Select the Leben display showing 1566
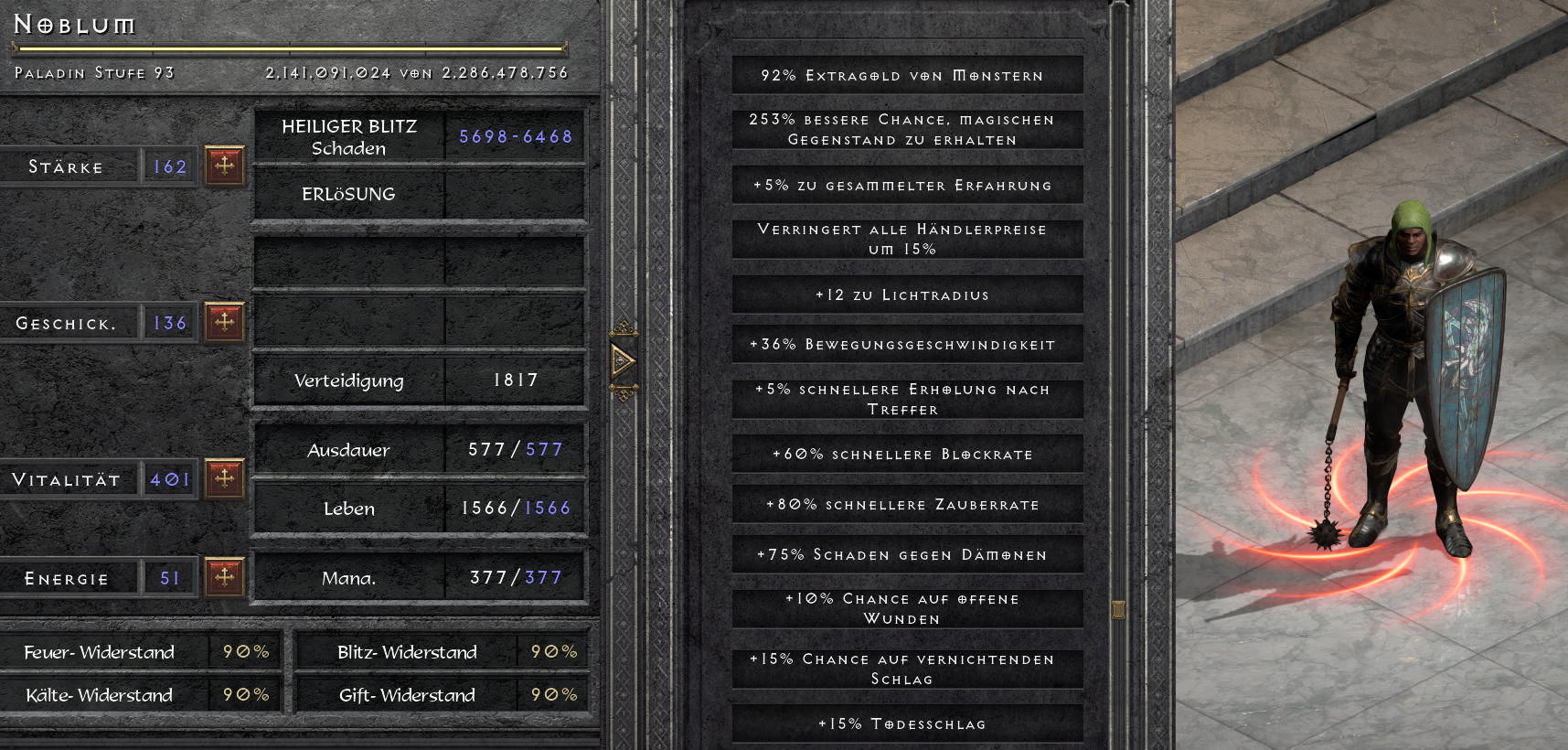 point(419,509)
